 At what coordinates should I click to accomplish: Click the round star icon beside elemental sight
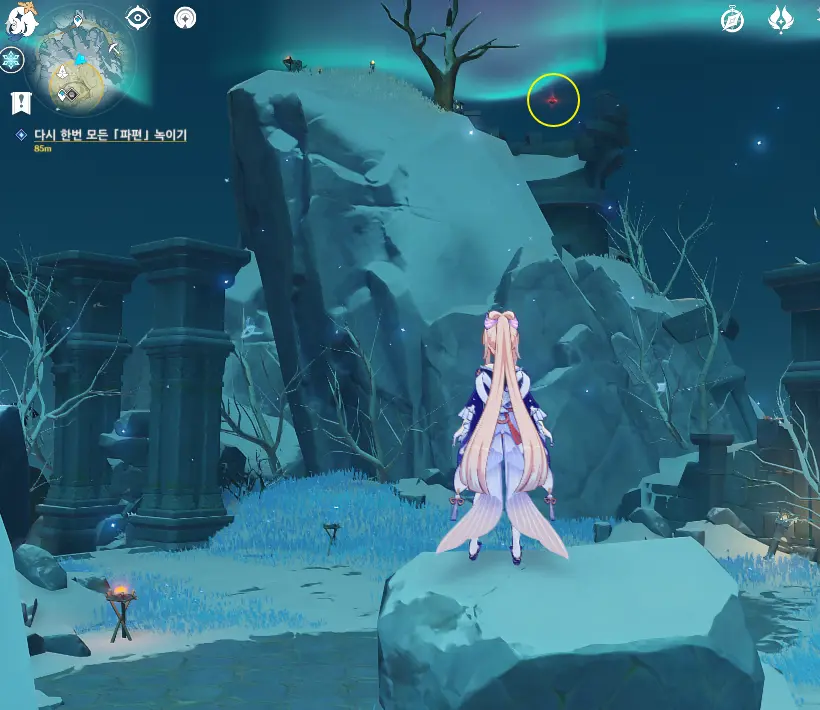point(185,18)
